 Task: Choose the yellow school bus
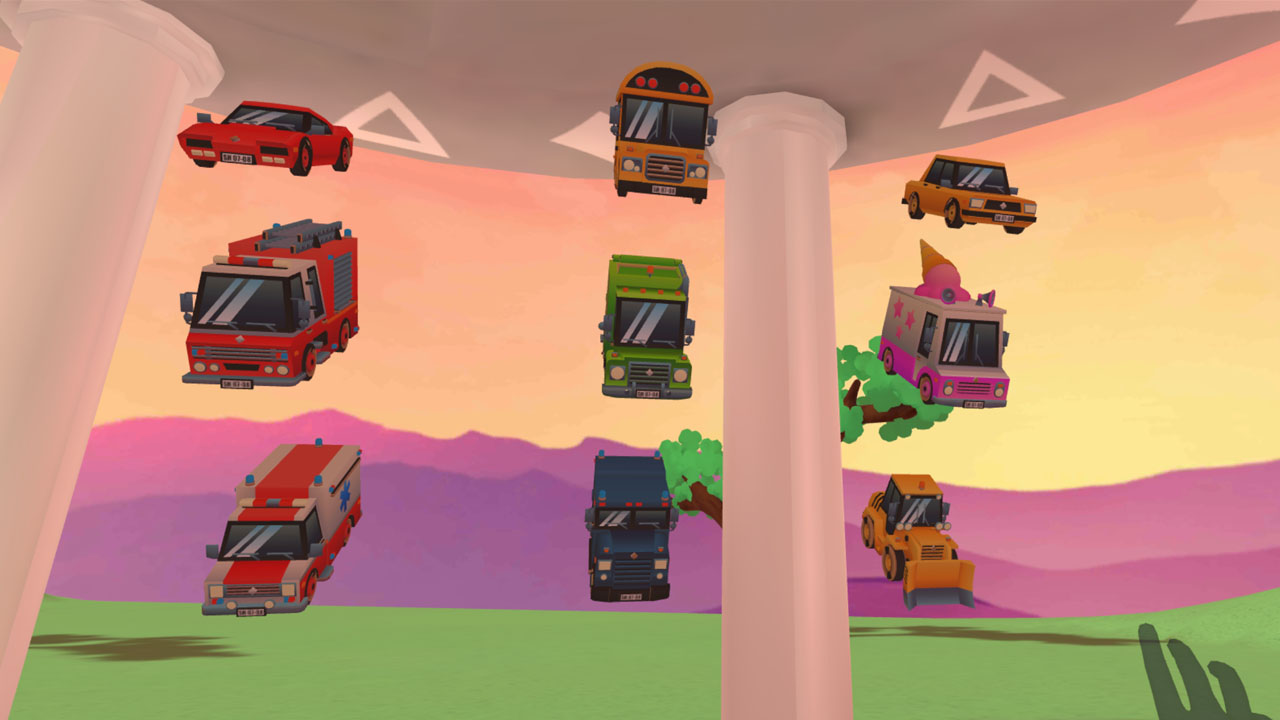(663, 133)
